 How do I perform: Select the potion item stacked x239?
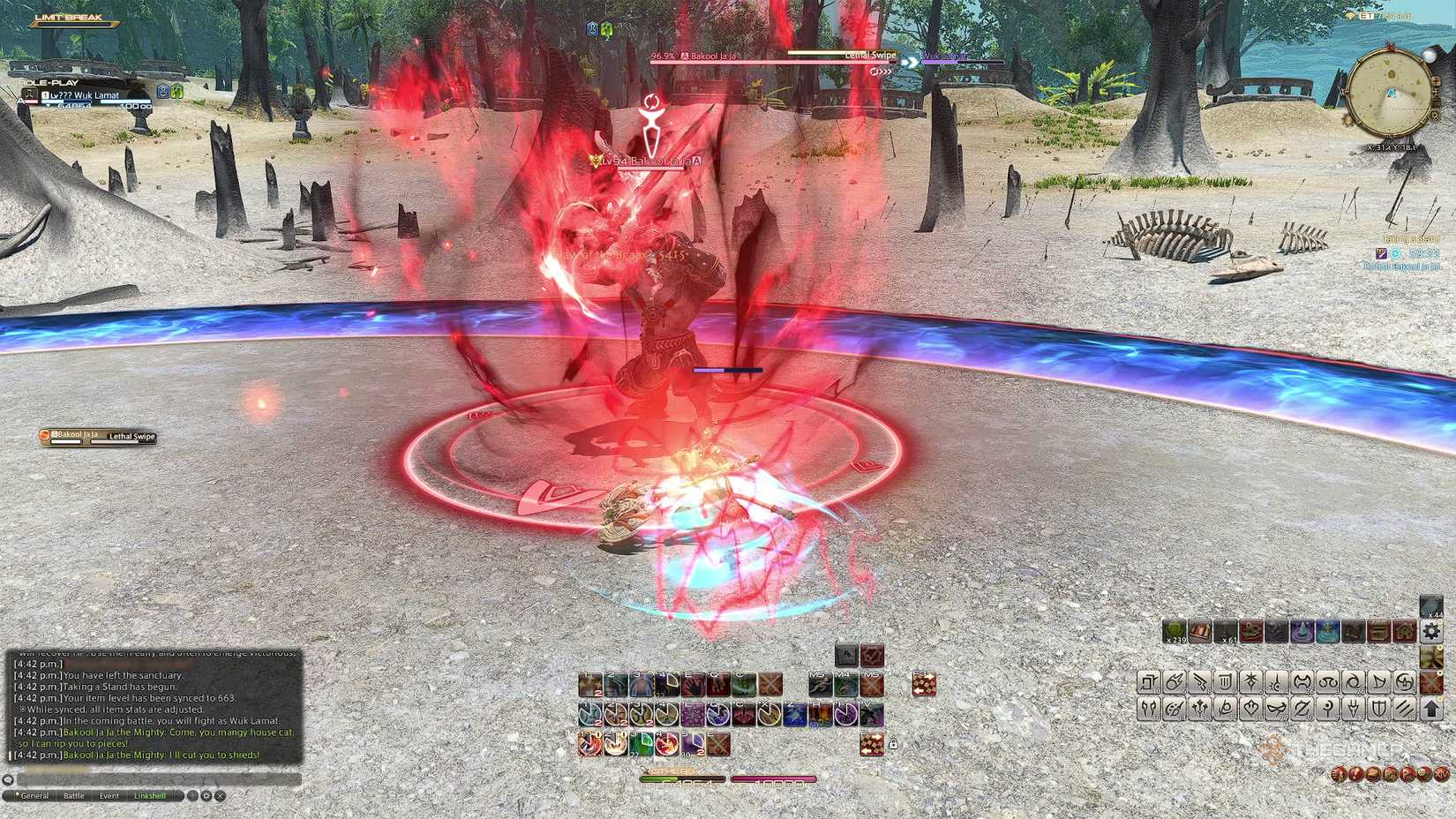1175,630
